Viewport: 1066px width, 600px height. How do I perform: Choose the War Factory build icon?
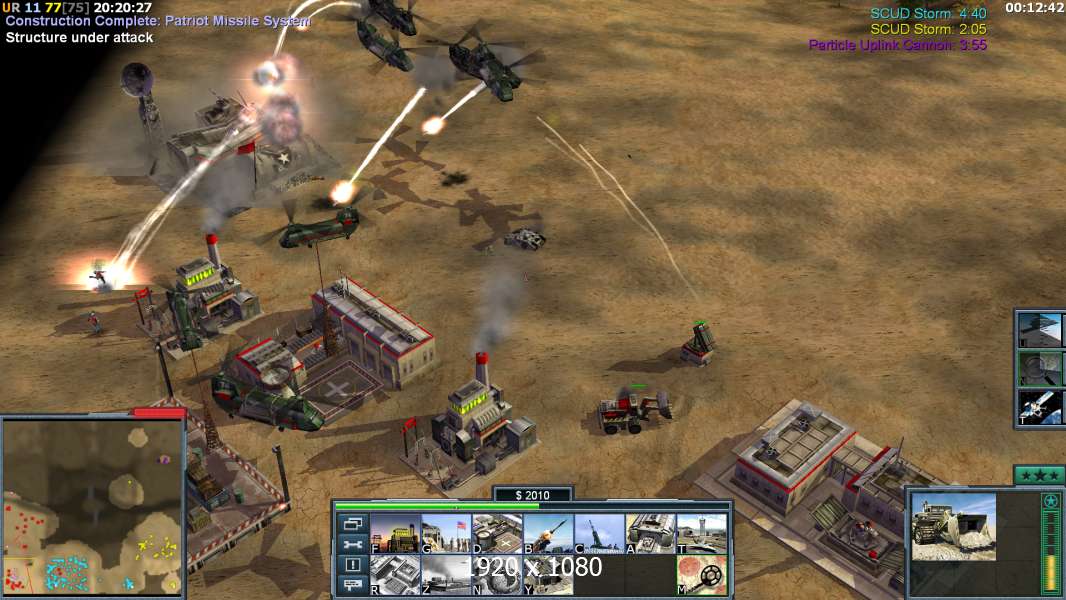650,534
